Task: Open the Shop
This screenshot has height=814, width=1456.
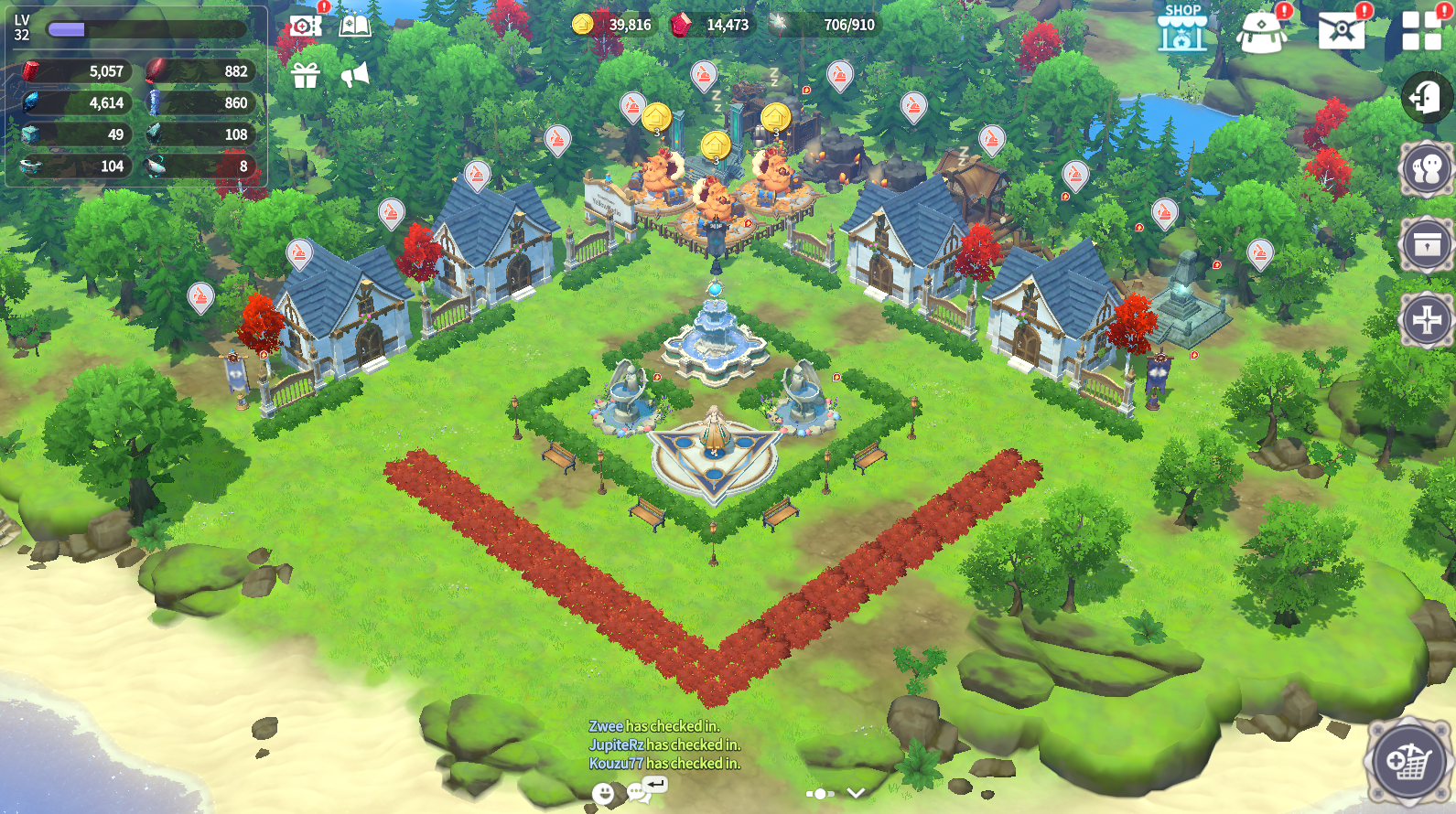Action: click(1181, 29)
